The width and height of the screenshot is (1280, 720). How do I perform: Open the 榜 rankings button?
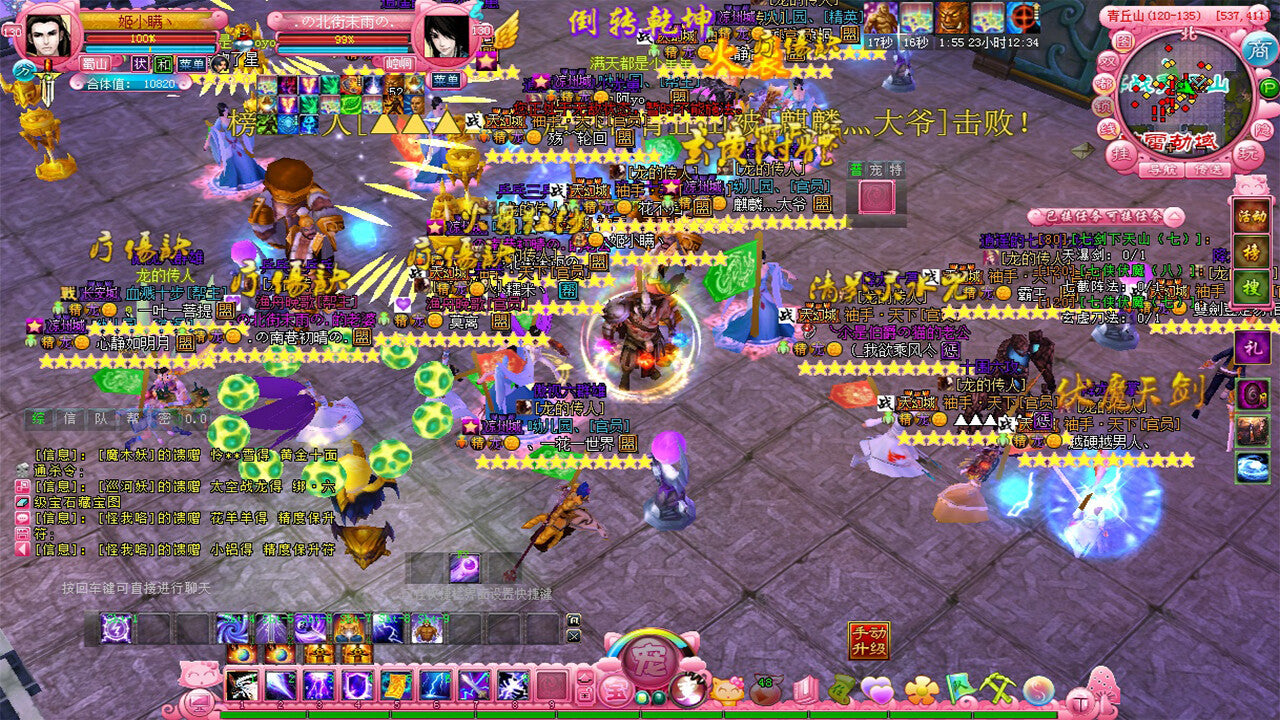[x=1252, y=251]
